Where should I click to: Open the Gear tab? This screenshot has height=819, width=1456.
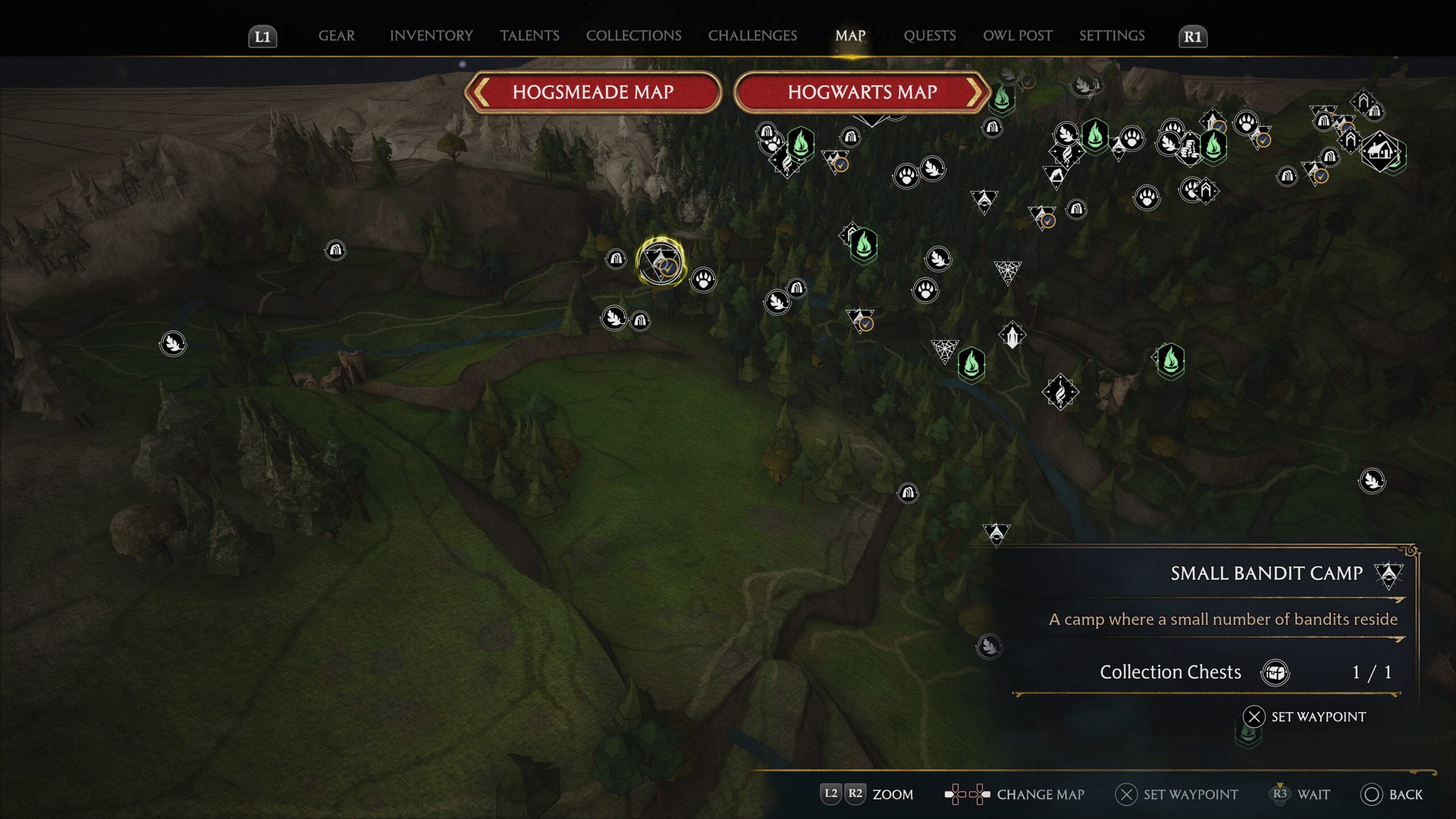click(336, 36)
